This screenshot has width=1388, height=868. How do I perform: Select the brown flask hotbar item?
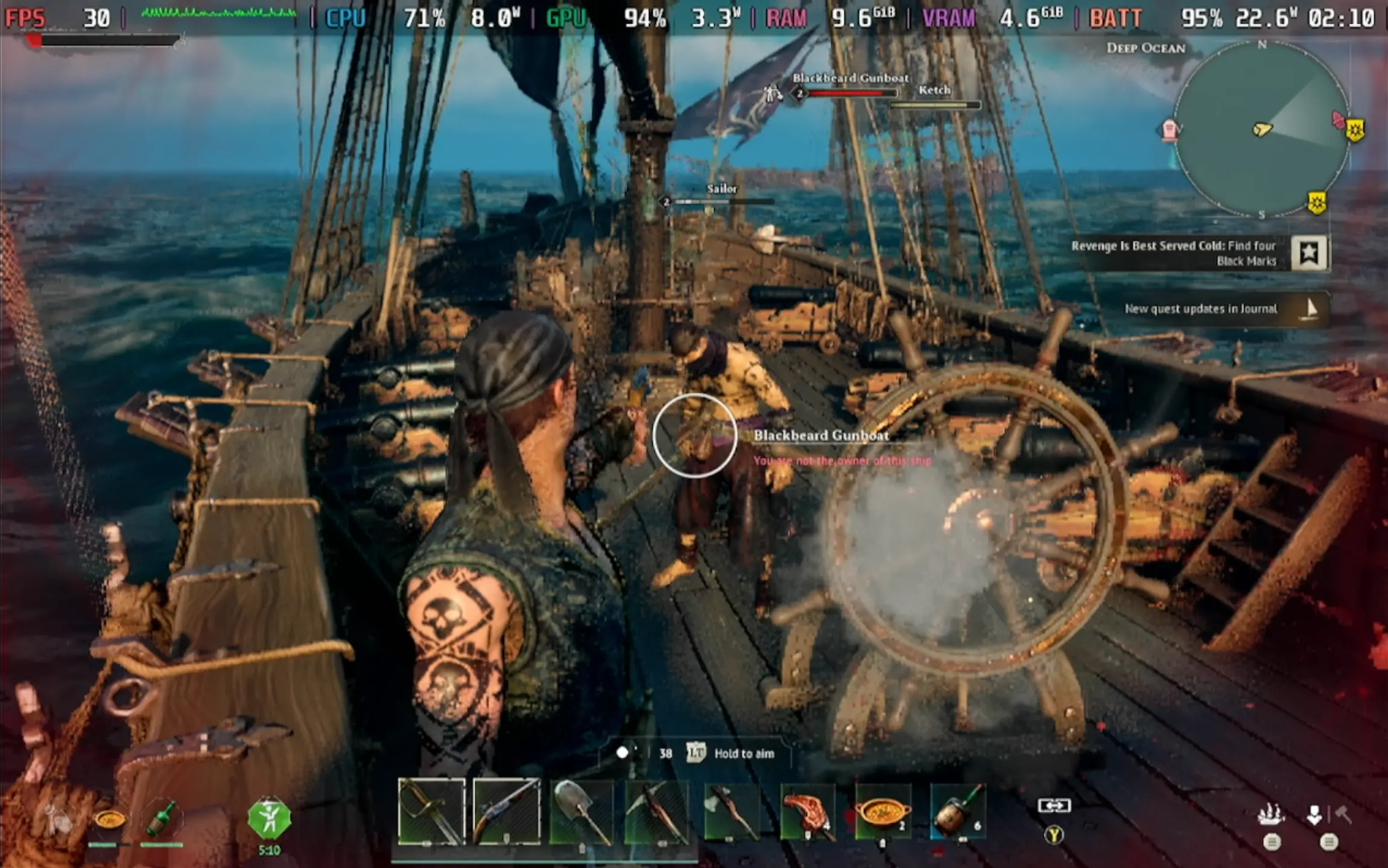(x=958, y=811)
